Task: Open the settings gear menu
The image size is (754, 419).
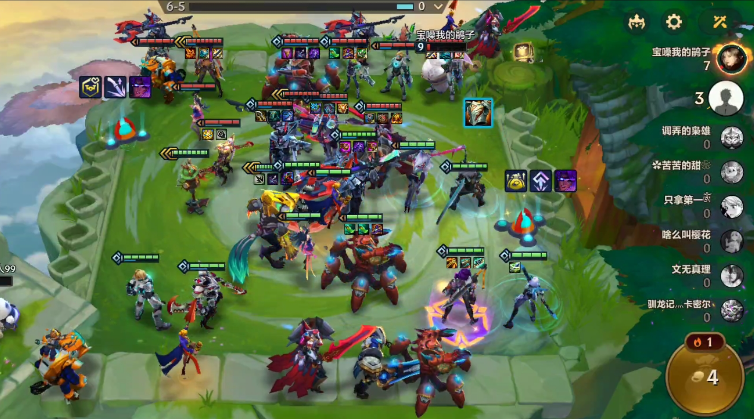Action: pos(675,22)
